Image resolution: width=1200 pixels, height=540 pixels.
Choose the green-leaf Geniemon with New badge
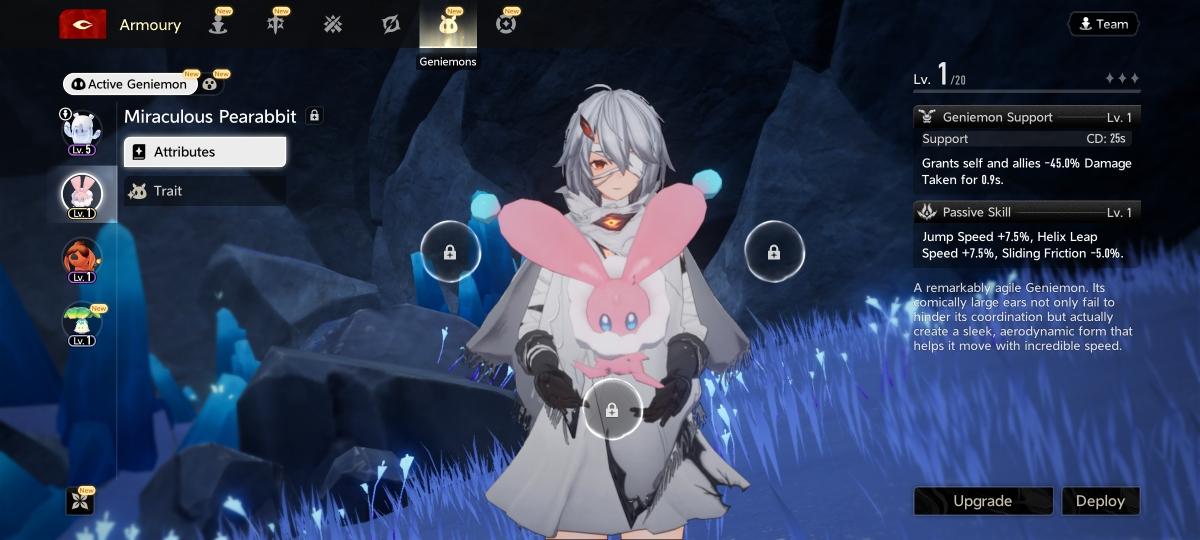(x=82, y=321)
